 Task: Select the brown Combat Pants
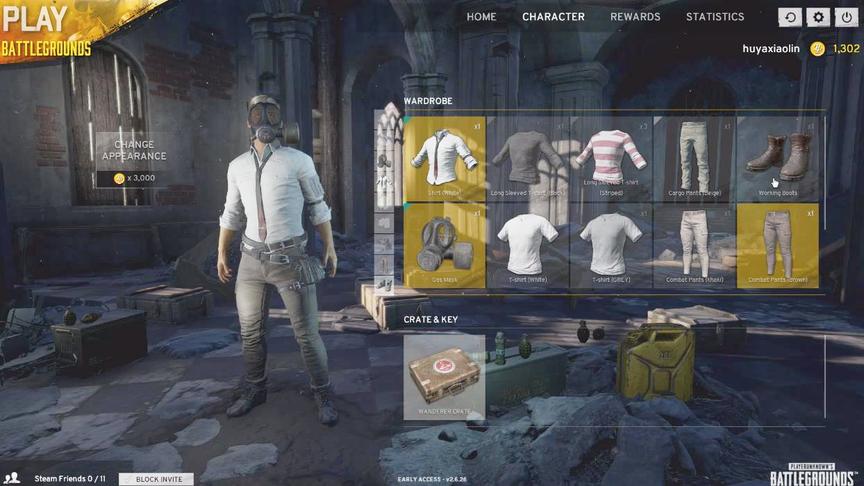[x=777, y=246]
